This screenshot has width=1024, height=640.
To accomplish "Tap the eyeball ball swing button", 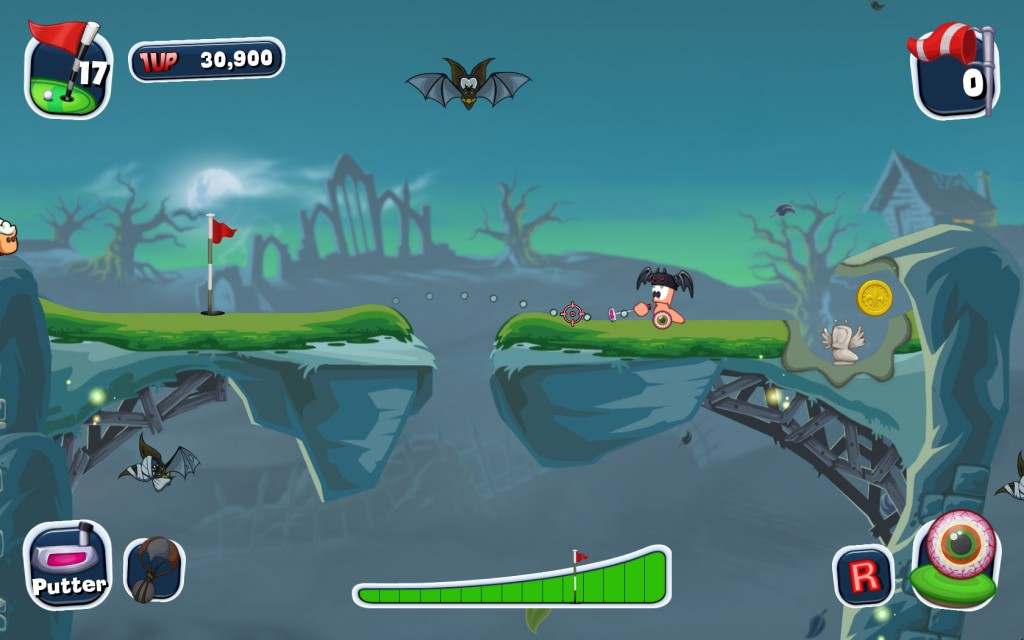I will [x=957, y=557].
